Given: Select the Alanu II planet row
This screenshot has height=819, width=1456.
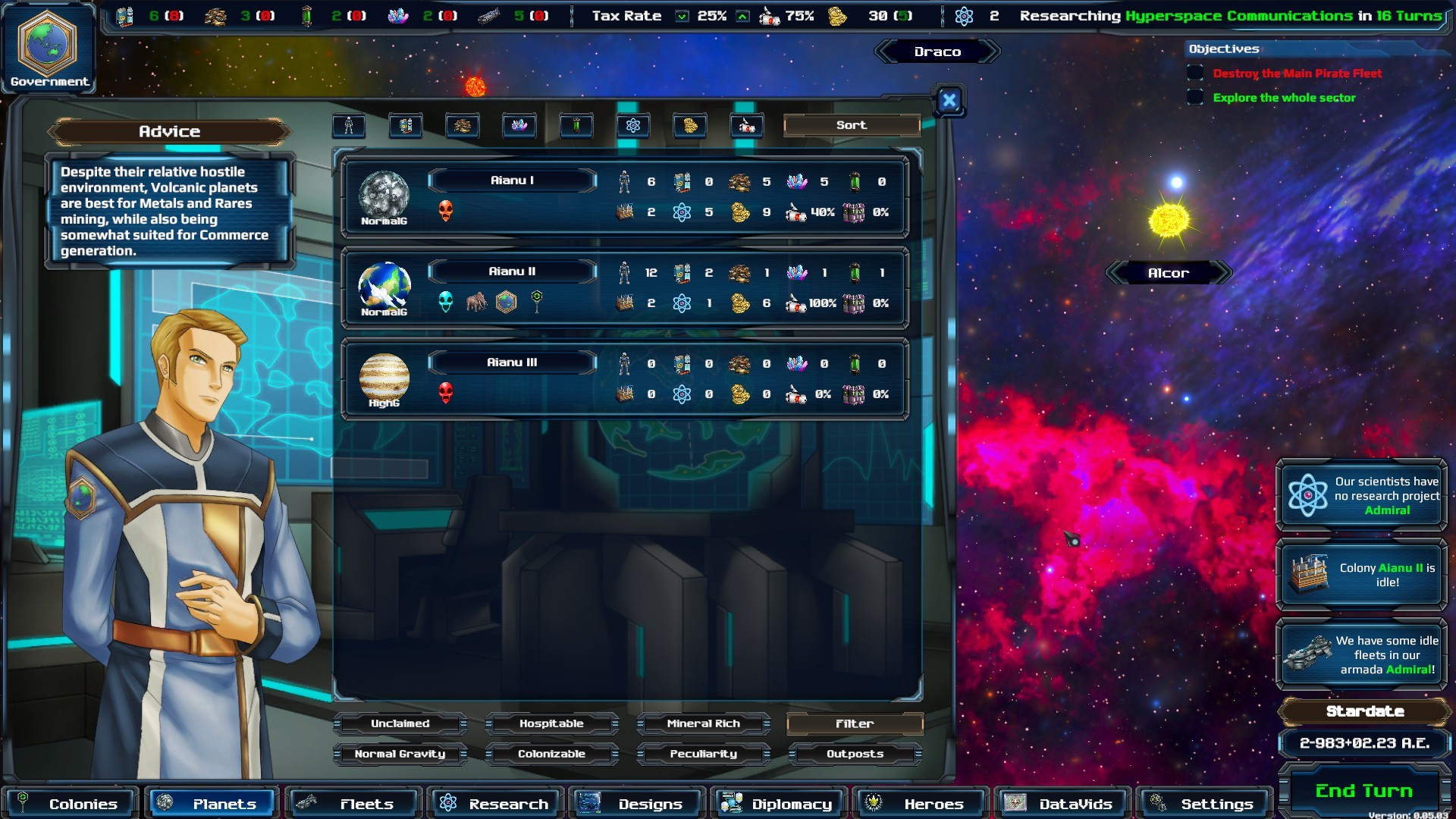Looking at the screenshot, I should click(512, 271).
